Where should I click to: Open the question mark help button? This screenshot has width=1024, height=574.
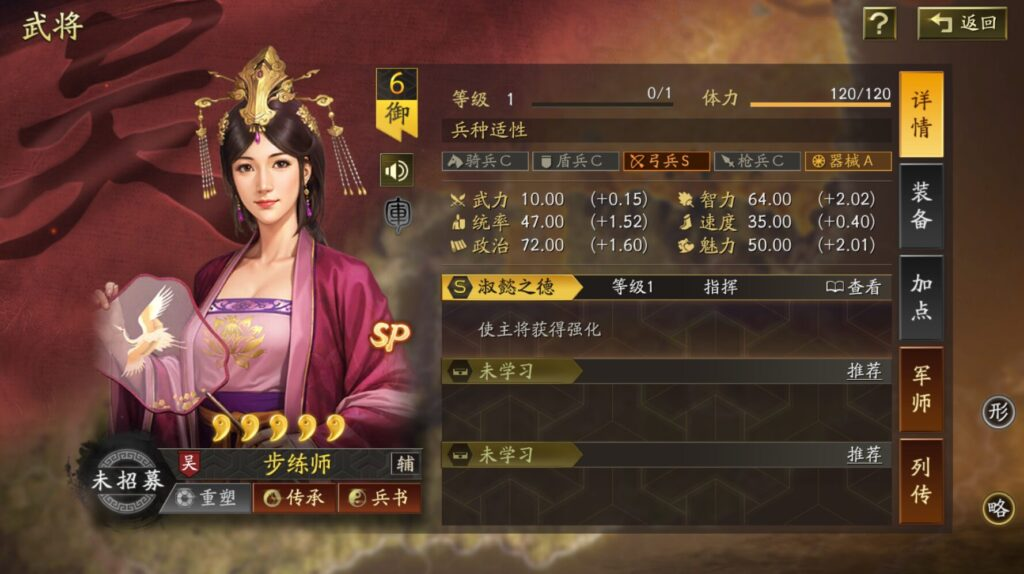coord(879,23)
